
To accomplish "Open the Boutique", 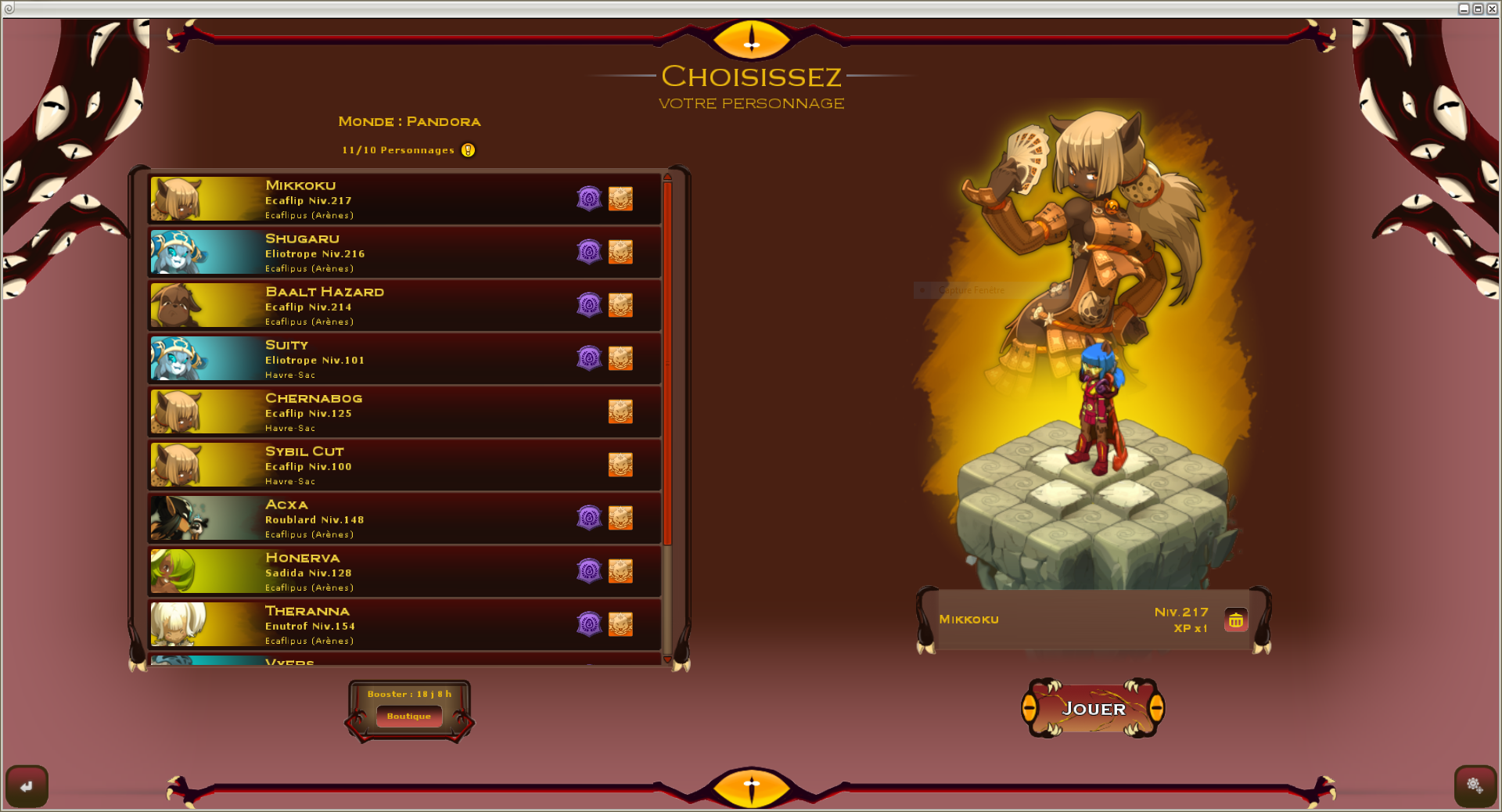I will pos(408,716).
